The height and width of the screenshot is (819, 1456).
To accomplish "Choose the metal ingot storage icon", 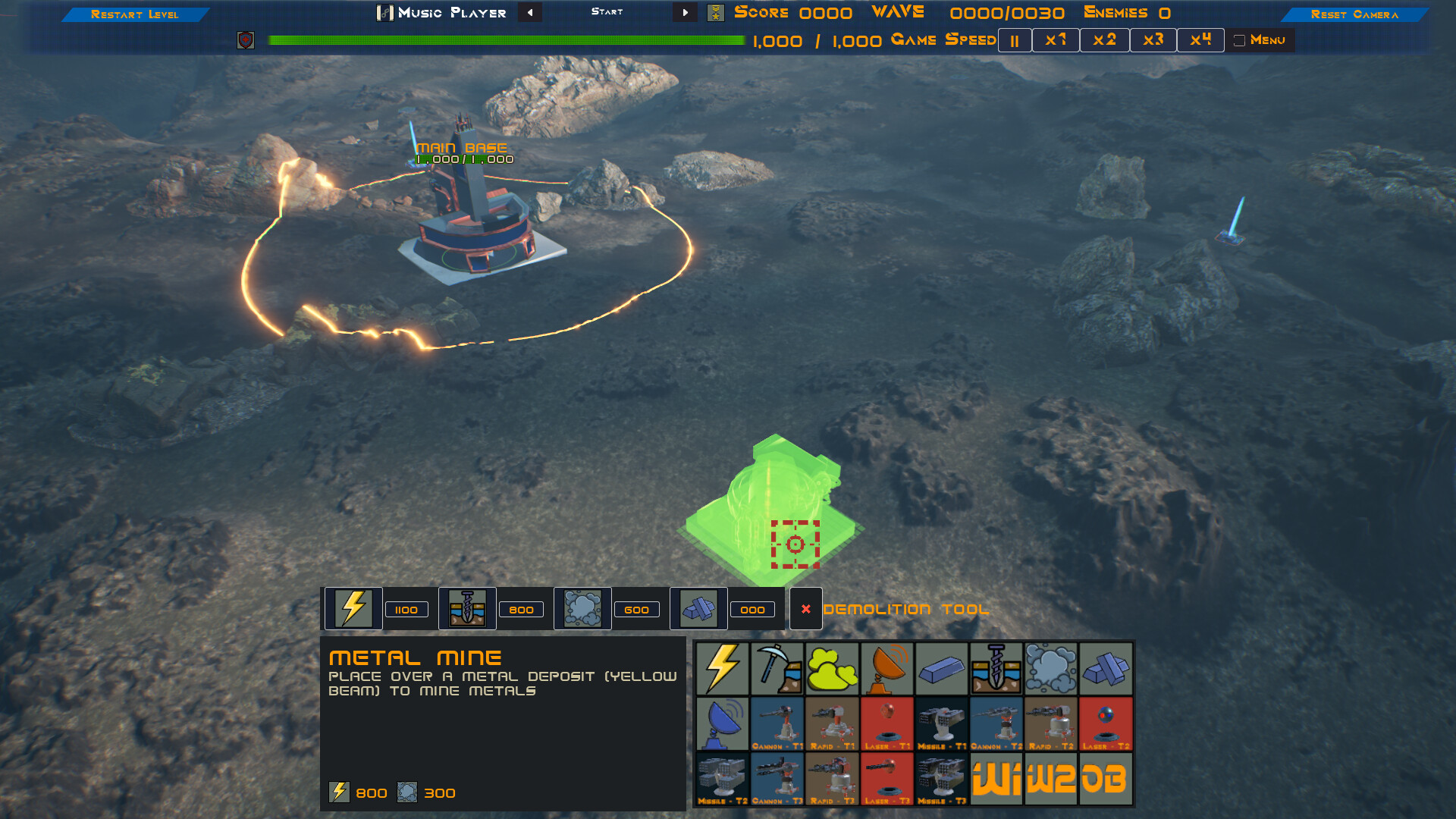I will click(x=942, y=669).
